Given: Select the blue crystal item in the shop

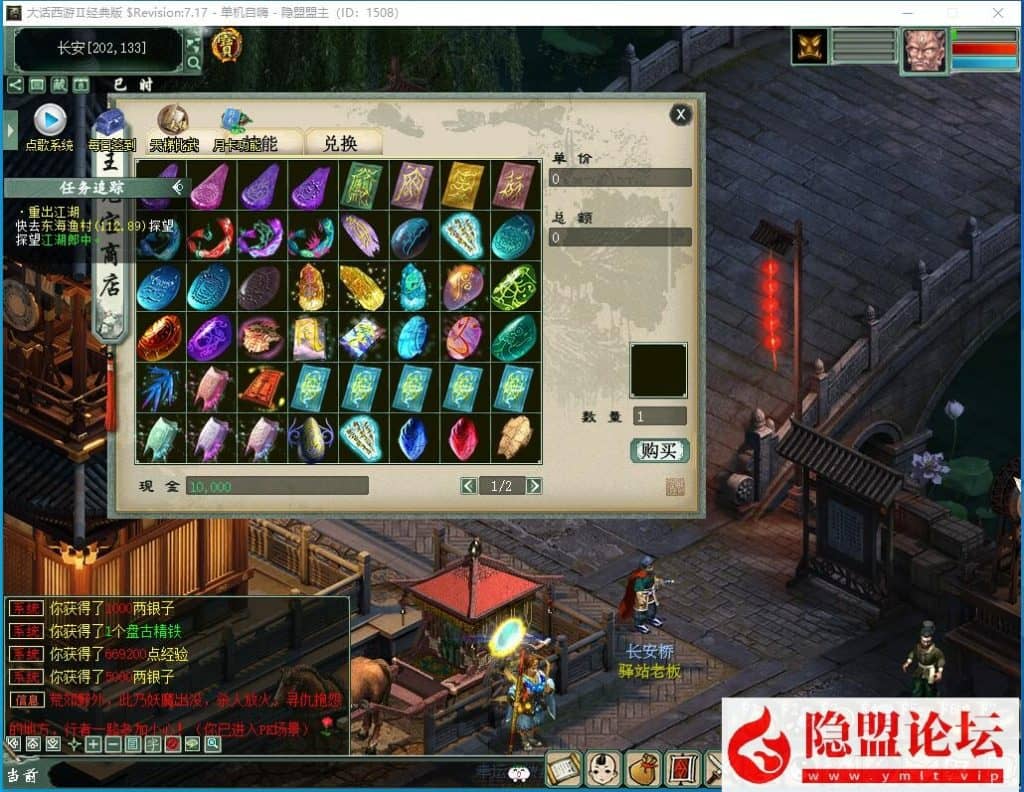Looking at the screenshot, I should pyautogui.click(x=412, y=438).
